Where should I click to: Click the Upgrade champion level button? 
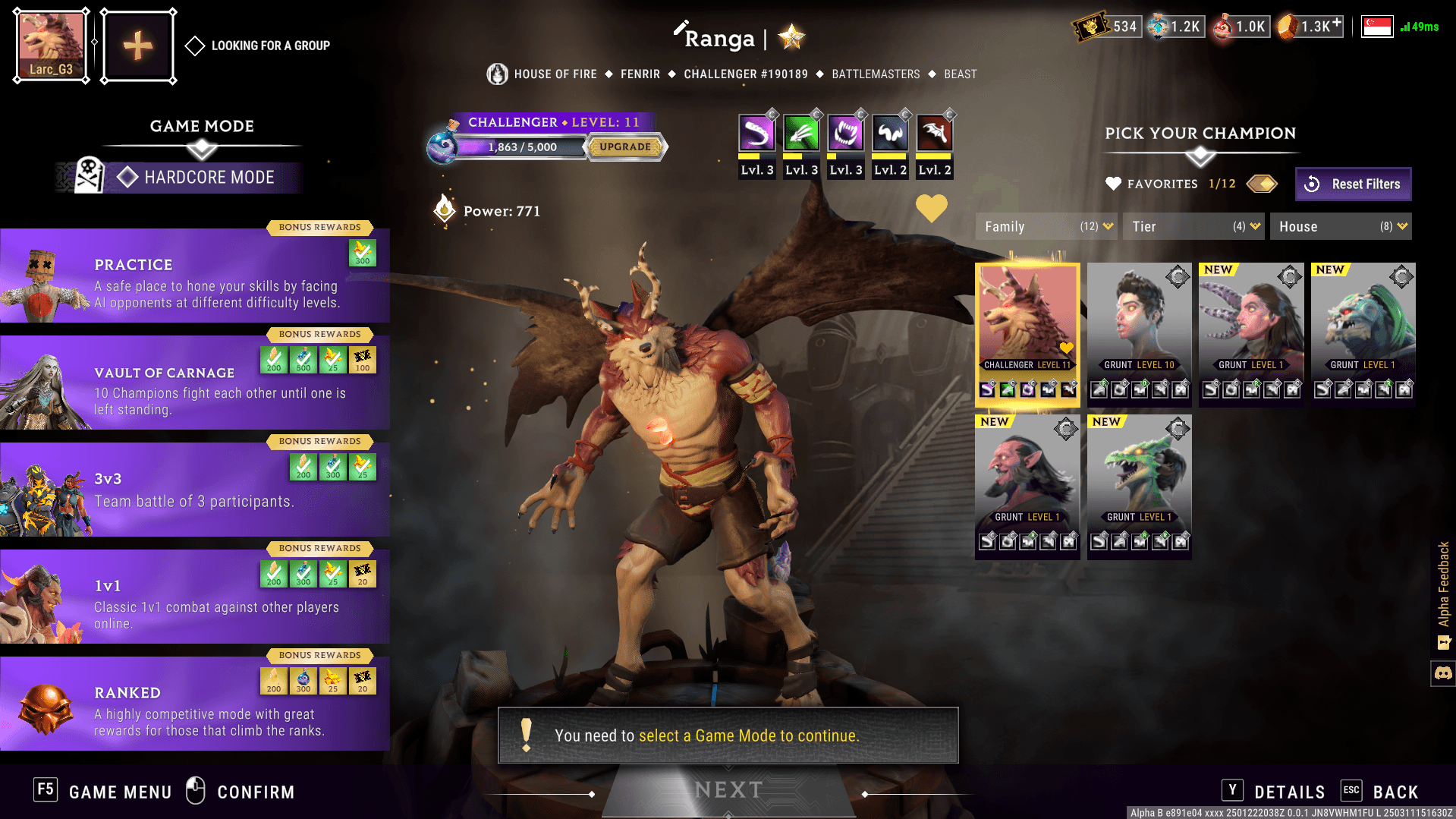tap(625, 147)
